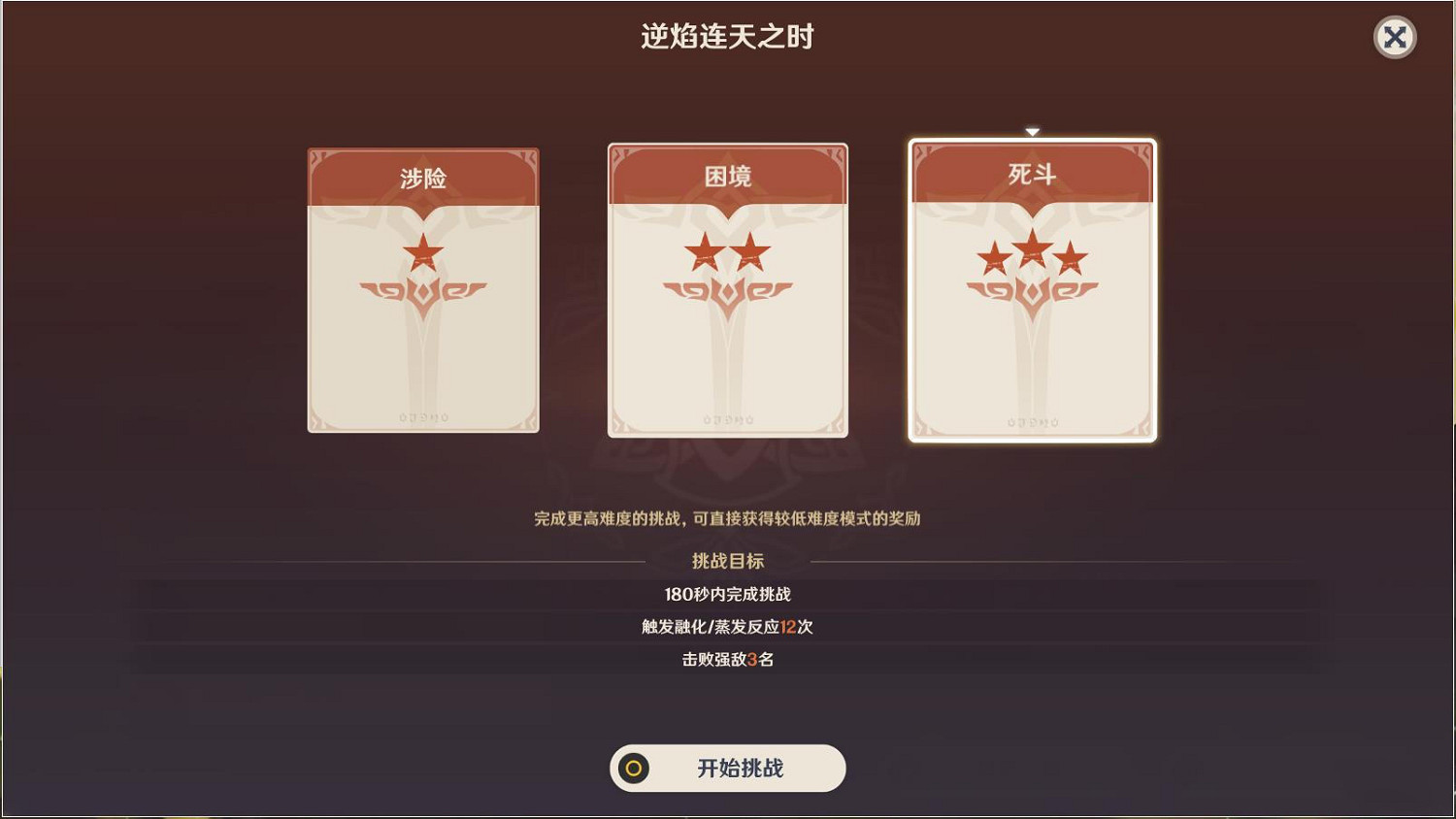Click the sword crest on the 死斗 card
This screenshot has width=1456, height=819.
(x=1031, y=288)
